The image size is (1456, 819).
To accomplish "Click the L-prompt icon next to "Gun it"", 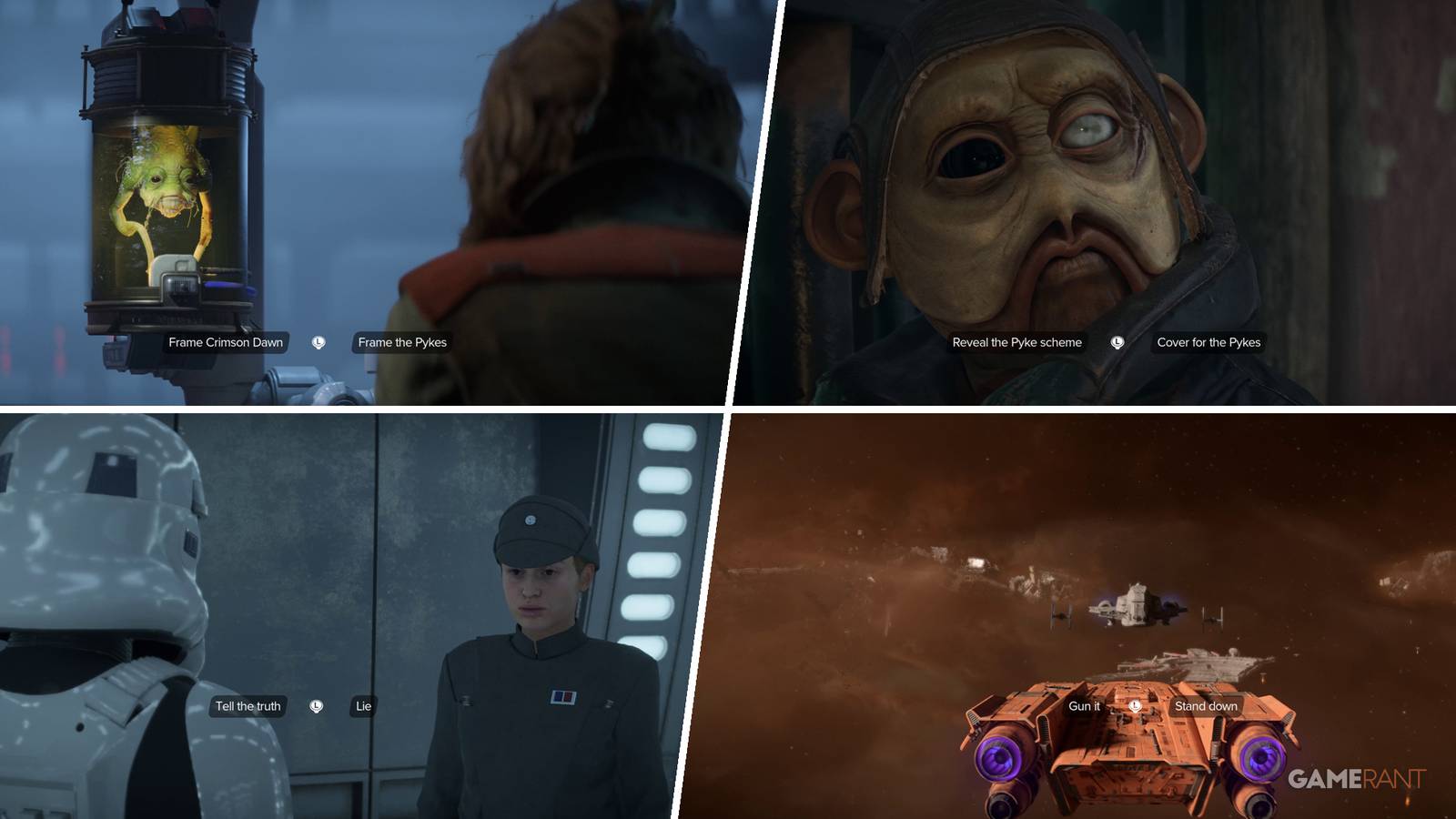I will tap(1136, 705).
